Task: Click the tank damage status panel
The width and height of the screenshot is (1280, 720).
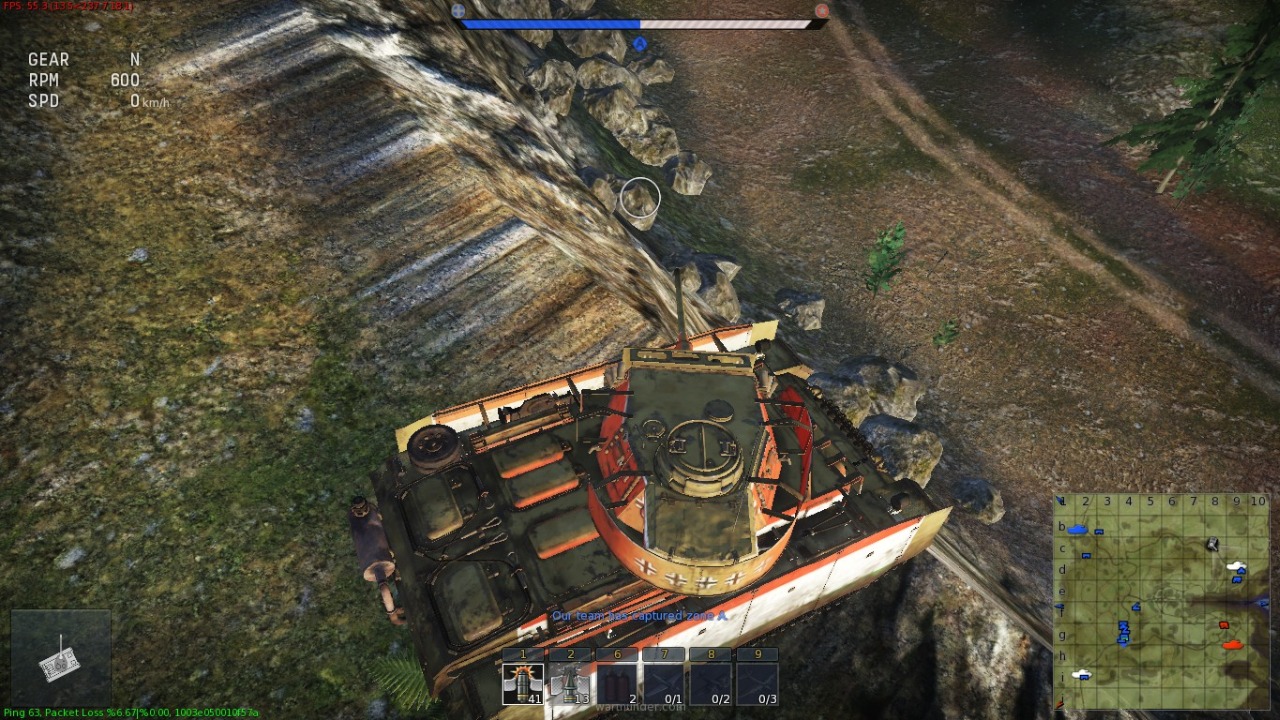Action: tap(61, 658)
